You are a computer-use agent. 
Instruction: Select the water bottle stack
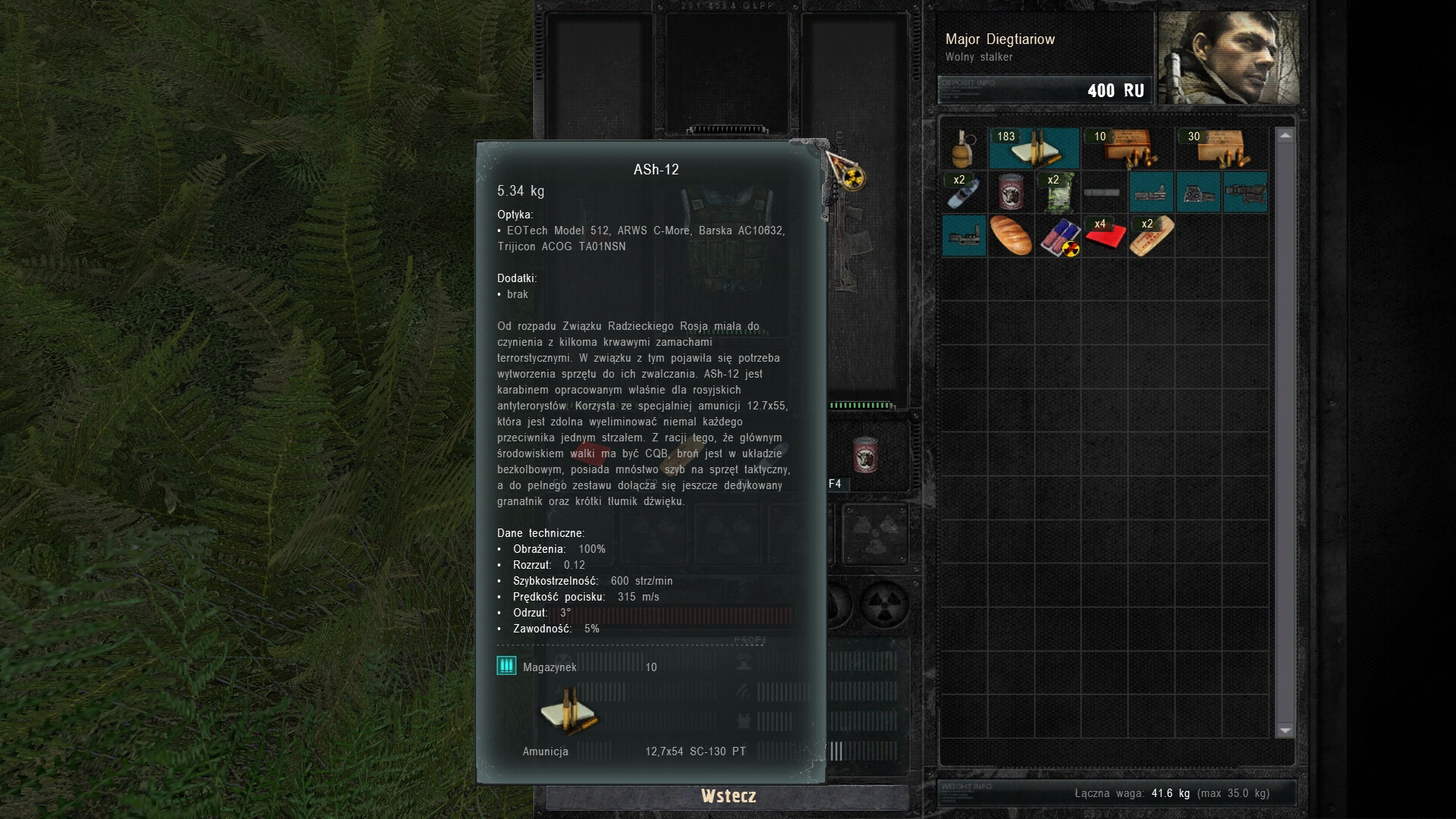click(x=963, y=192)
